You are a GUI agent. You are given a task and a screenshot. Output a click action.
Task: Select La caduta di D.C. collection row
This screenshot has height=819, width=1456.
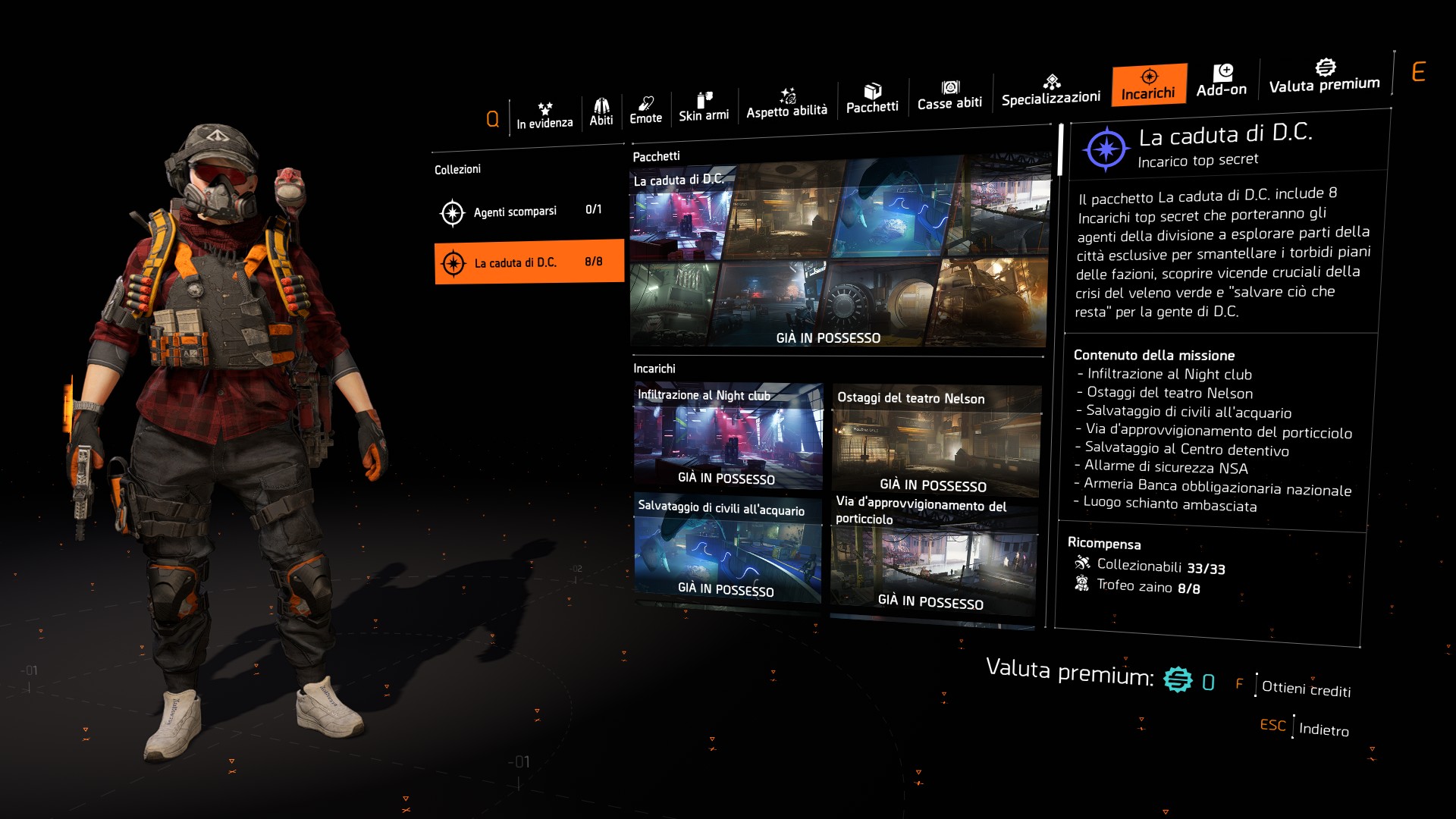point(529,262)
